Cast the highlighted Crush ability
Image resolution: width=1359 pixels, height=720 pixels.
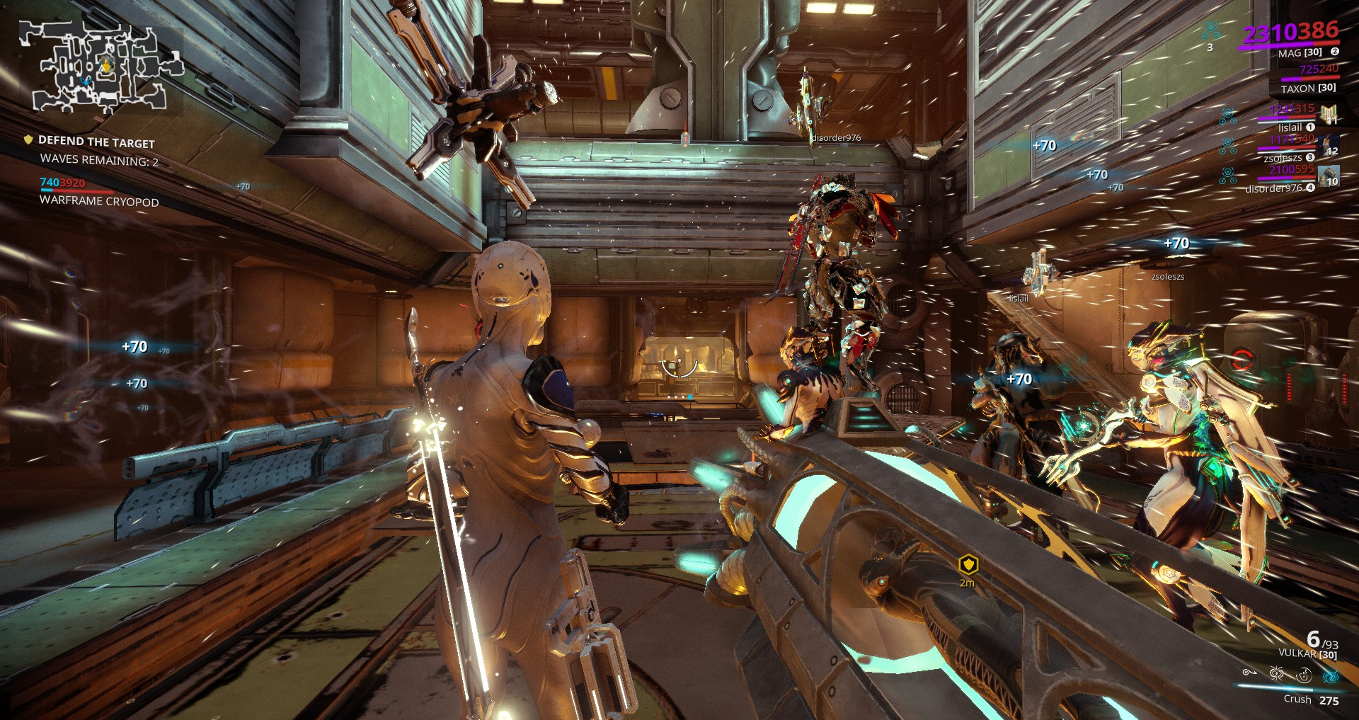[1329, 675]
